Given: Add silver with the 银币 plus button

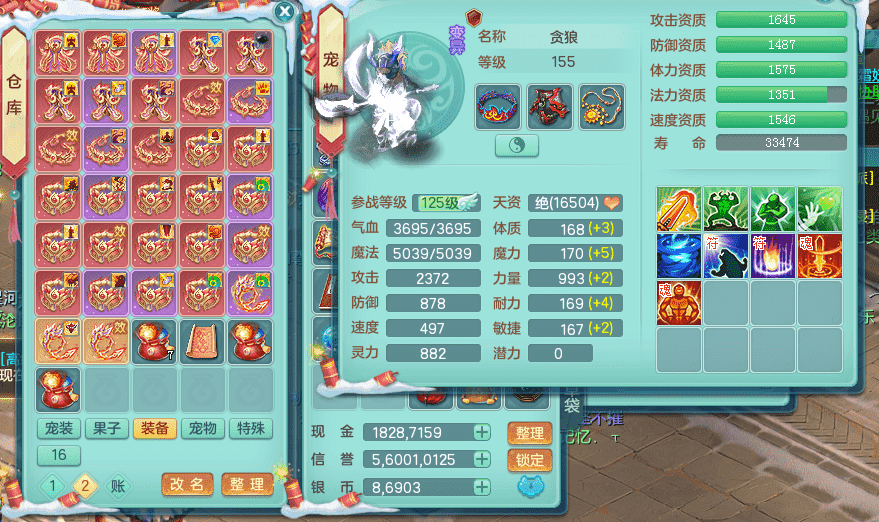Looking at the screenshot, I should pos(482,487).
